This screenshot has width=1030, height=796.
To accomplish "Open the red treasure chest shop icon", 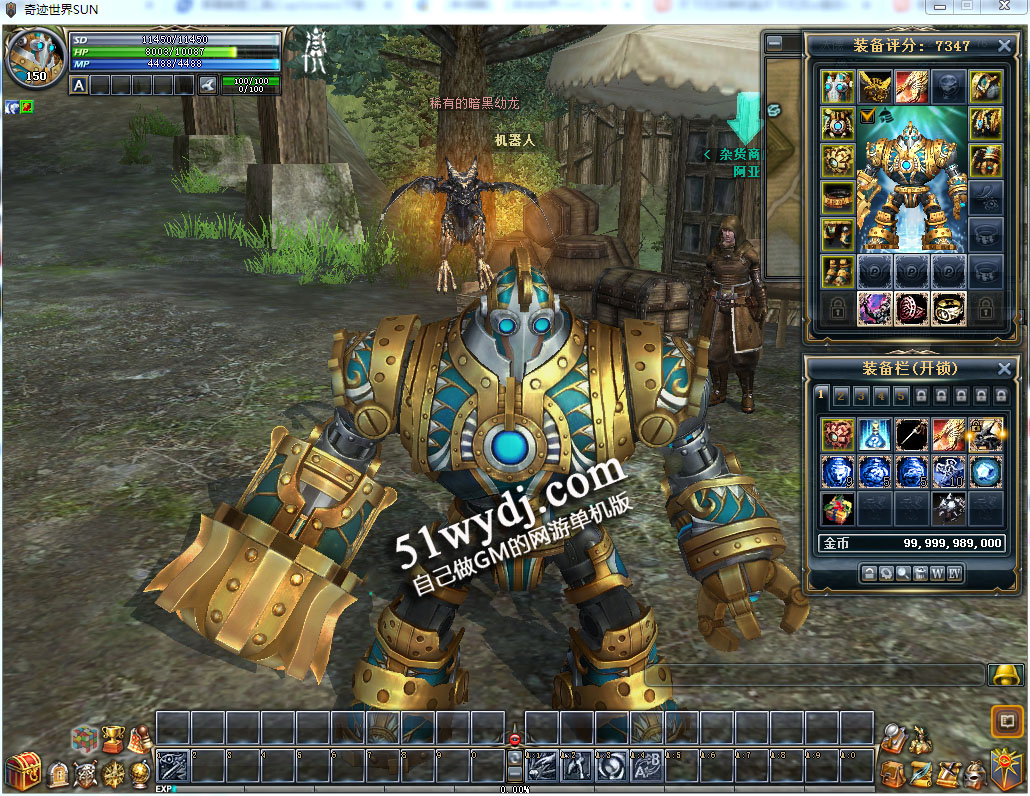I will coord(23,772).
